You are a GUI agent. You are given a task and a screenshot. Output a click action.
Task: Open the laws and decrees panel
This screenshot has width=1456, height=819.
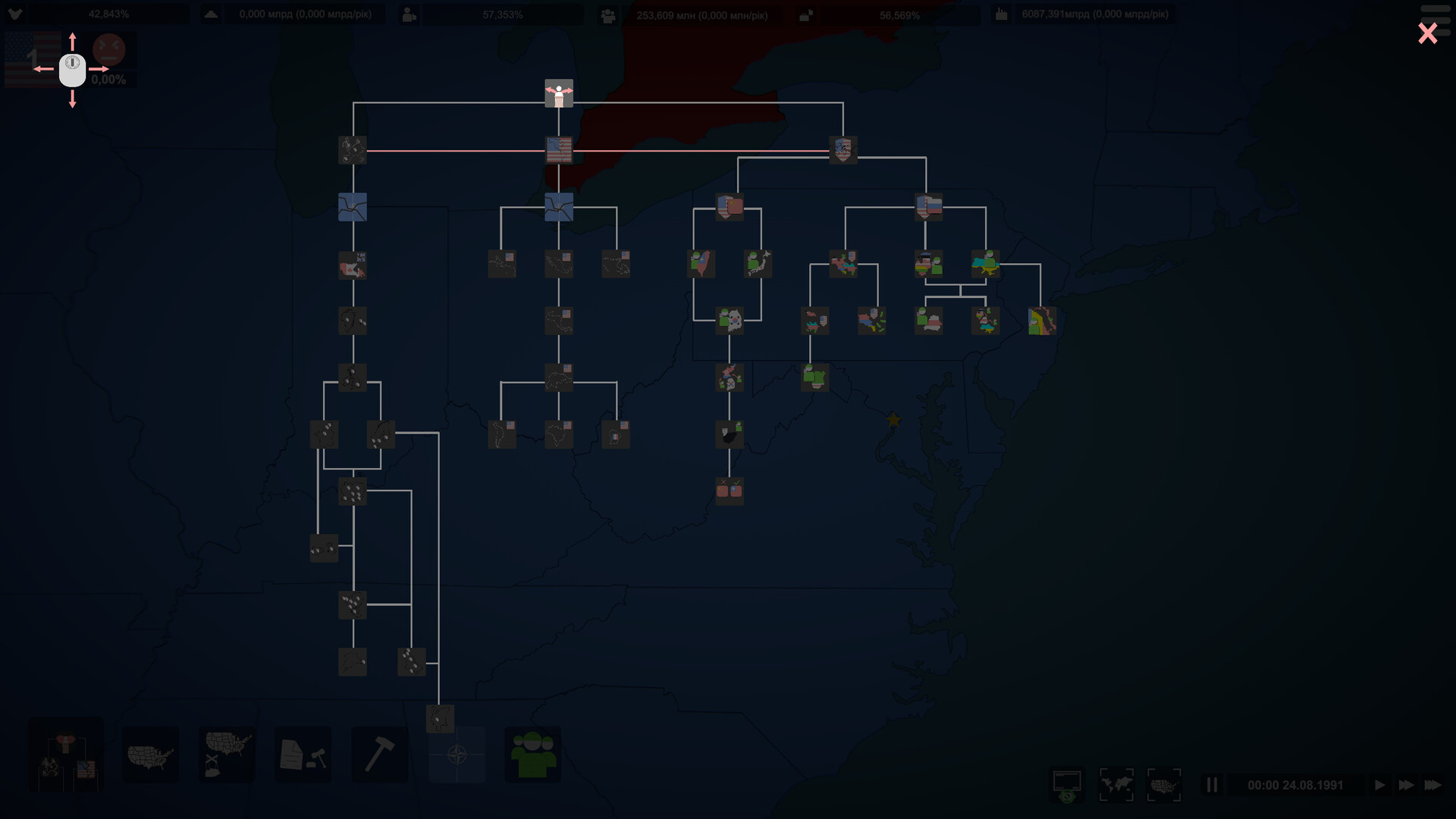pyautogui.click(x=302, y=755)
